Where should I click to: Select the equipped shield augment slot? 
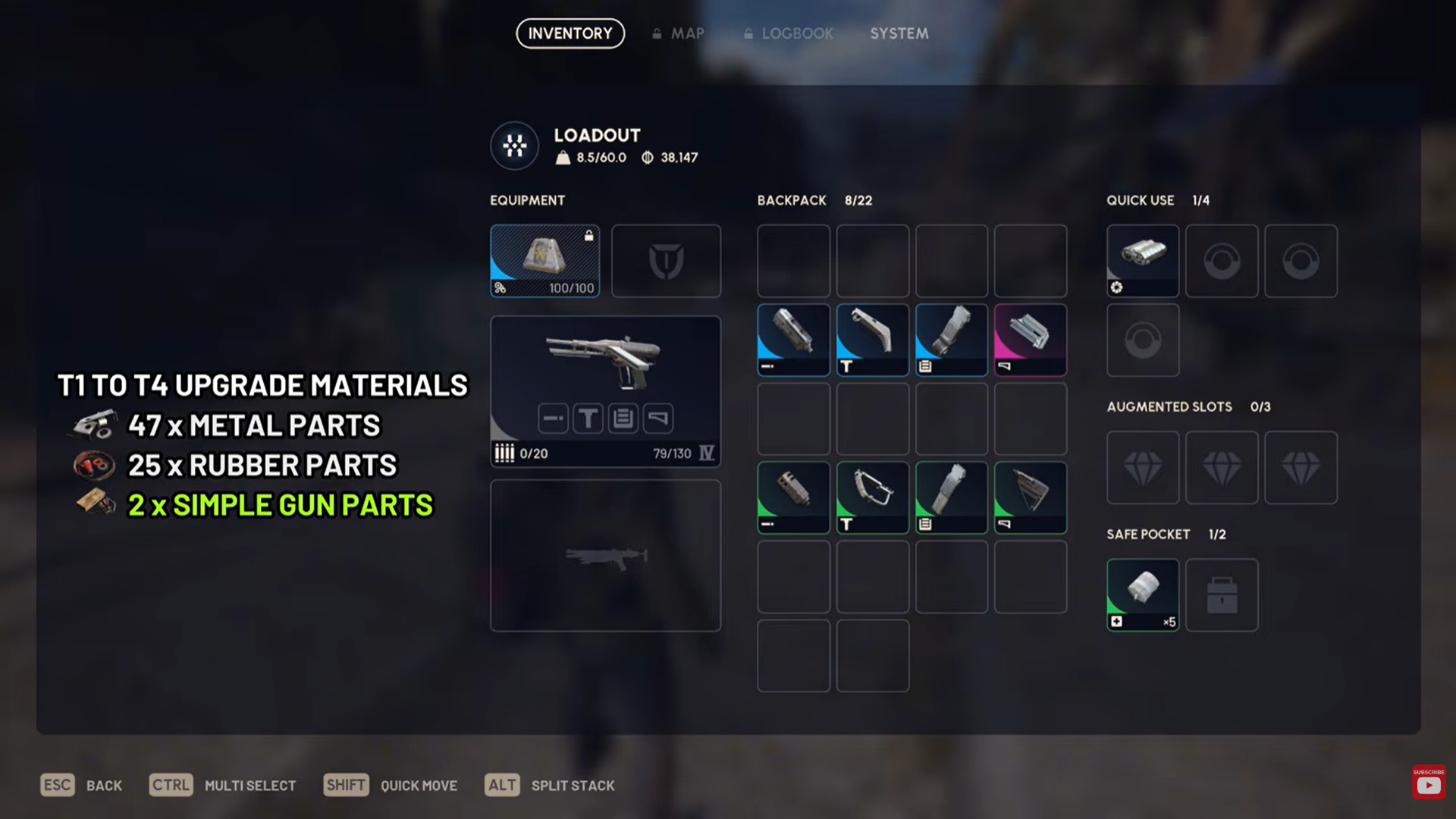(544, 260)
